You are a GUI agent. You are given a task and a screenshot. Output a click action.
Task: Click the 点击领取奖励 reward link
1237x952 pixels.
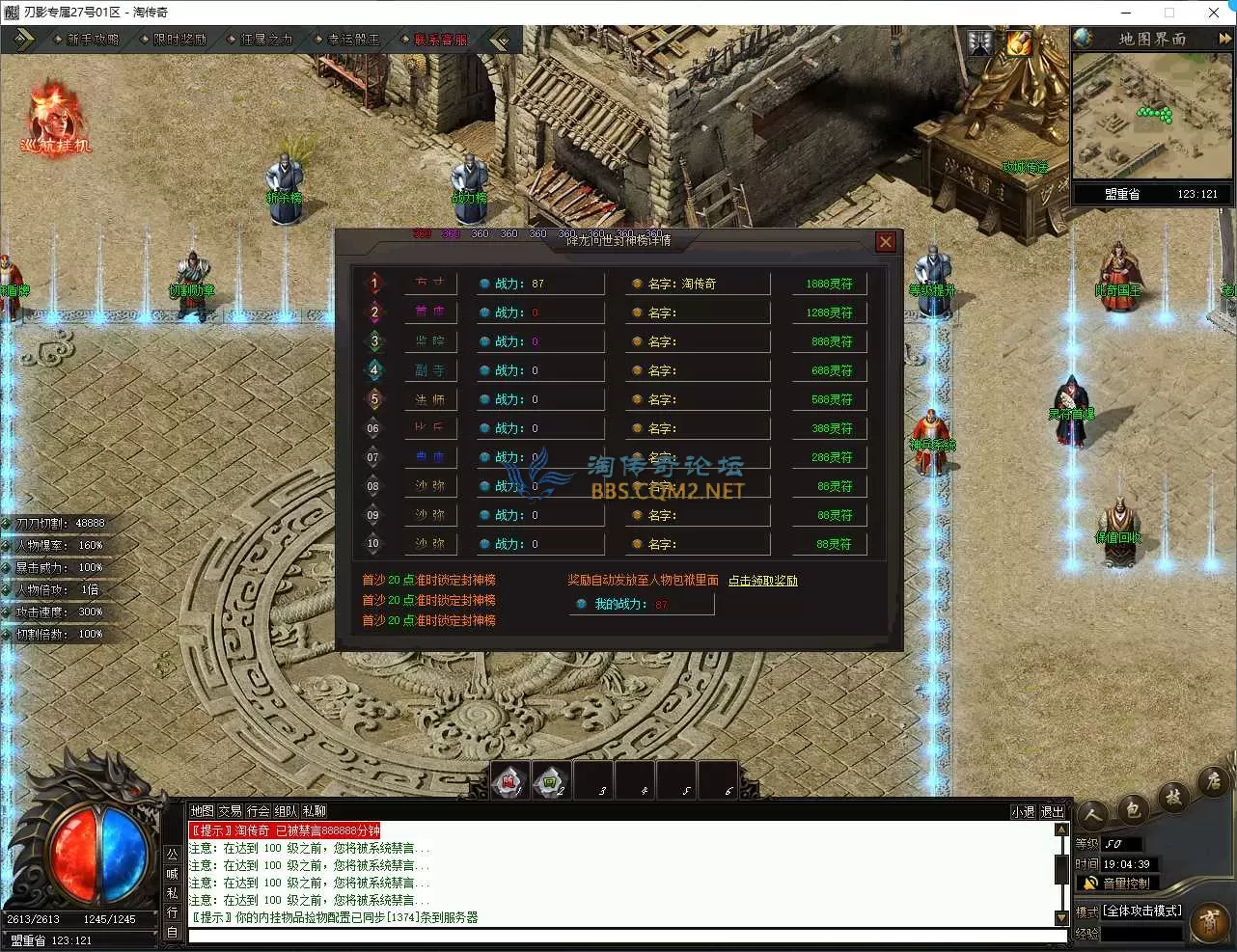762,581
